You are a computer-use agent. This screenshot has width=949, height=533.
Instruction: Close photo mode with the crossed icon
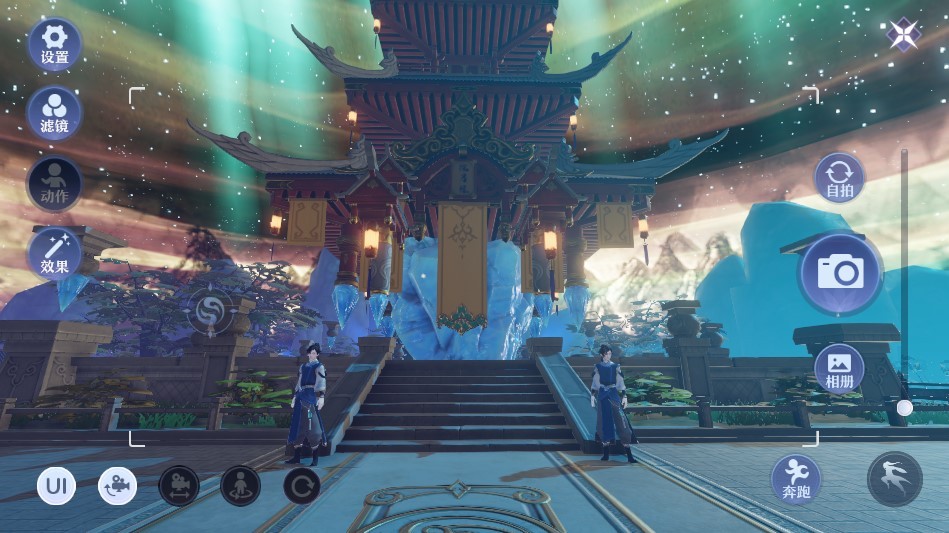[903, 36]
